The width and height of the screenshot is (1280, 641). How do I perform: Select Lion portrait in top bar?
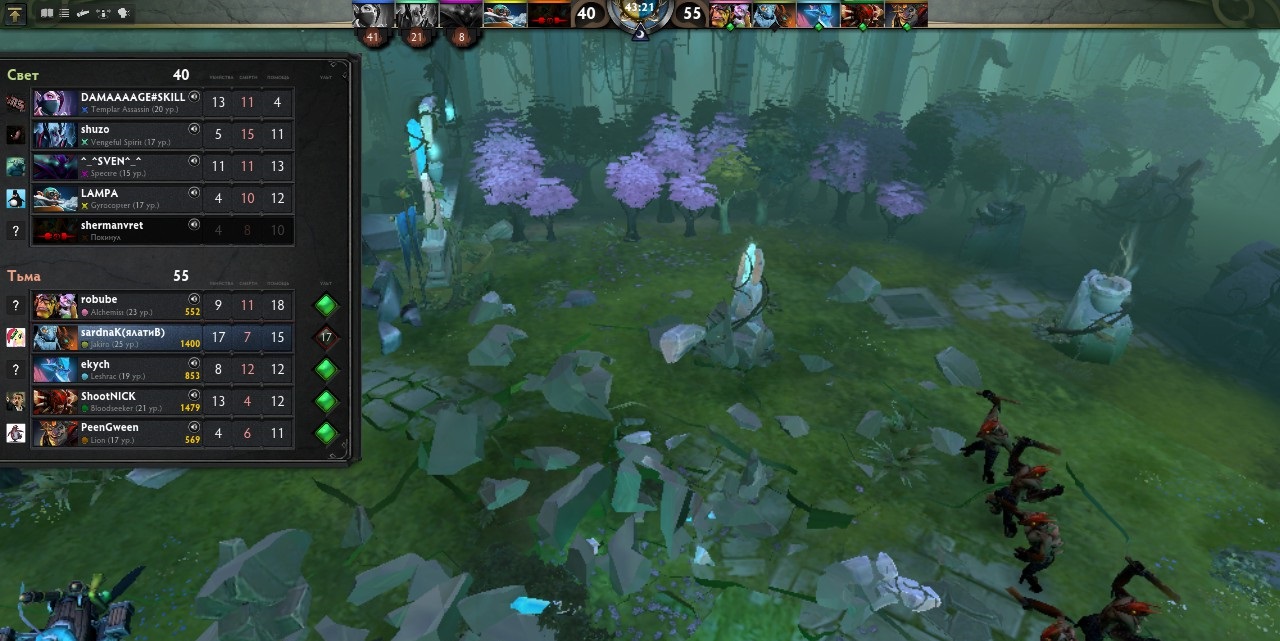(x=905, y=14)
